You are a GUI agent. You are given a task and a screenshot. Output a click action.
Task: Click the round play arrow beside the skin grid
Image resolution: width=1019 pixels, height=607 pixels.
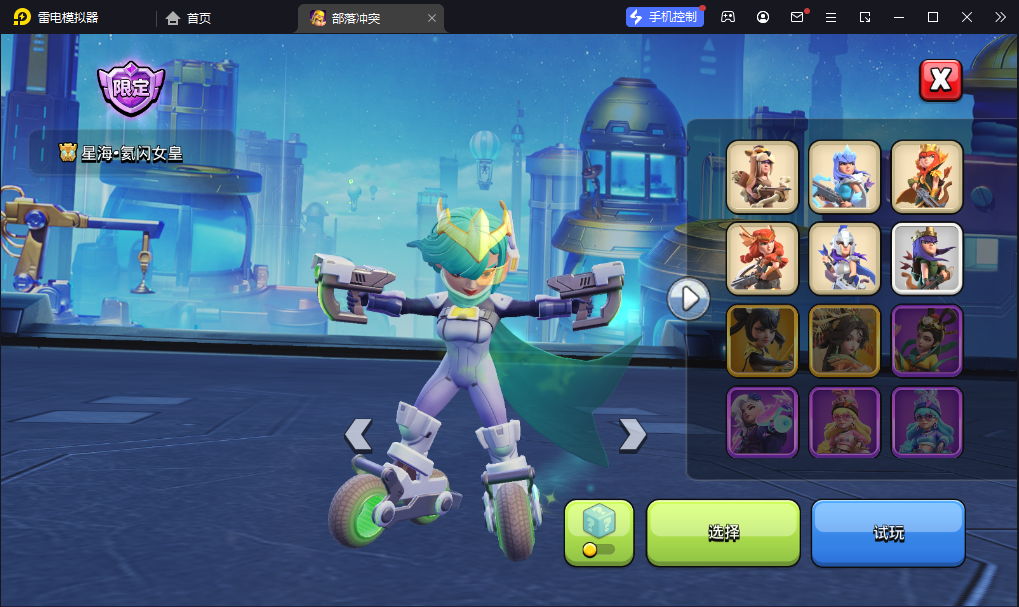[689, 297]
